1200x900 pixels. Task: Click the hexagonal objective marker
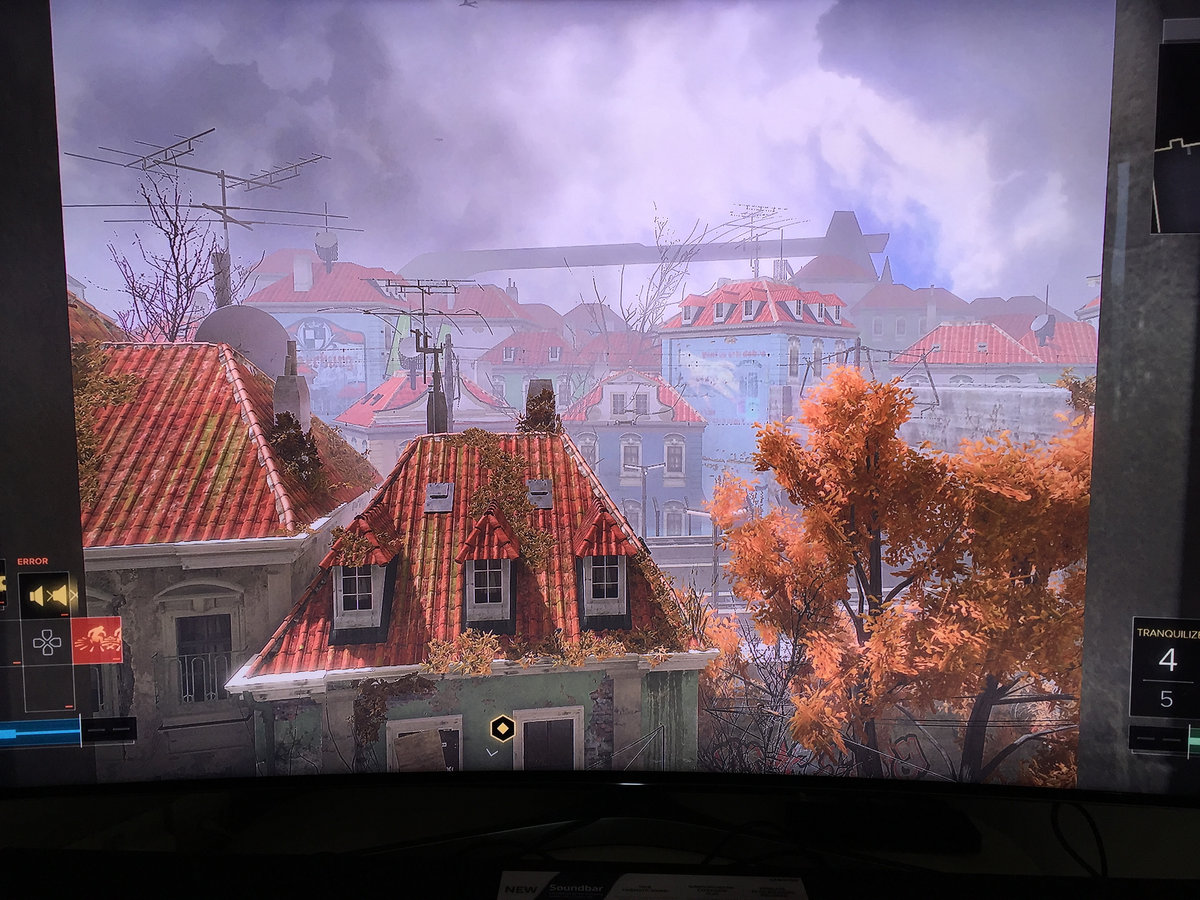pos(502,728)
